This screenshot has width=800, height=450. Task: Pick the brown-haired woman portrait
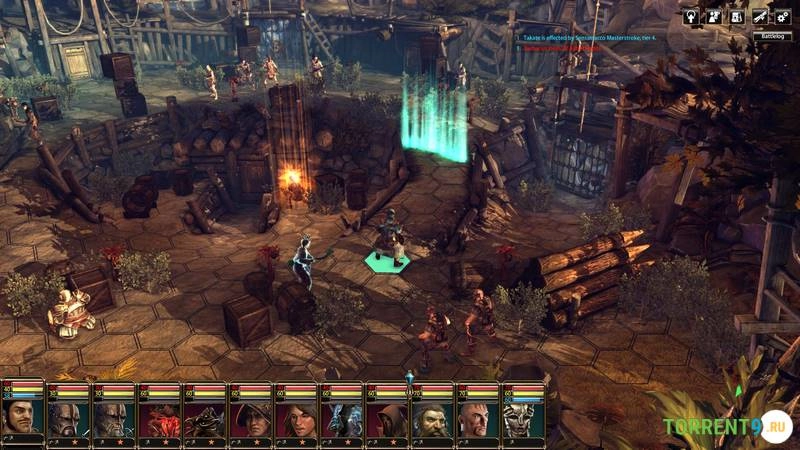tap(295, 416)
